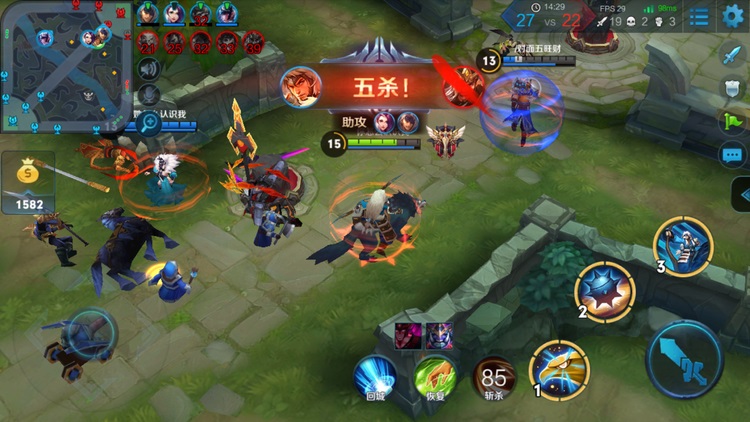Screen dimensions: 750x422
Task: Expand the collapsed side panel arrow
Action: (742, 194)
